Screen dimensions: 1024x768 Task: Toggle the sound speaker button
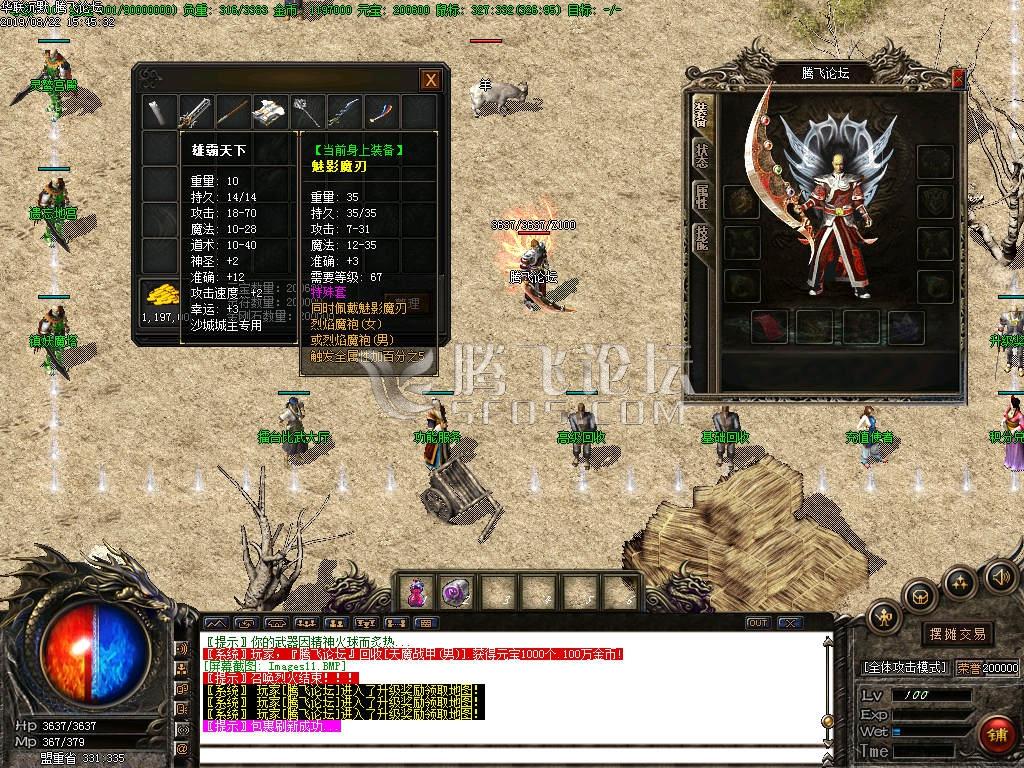[999, 577]
